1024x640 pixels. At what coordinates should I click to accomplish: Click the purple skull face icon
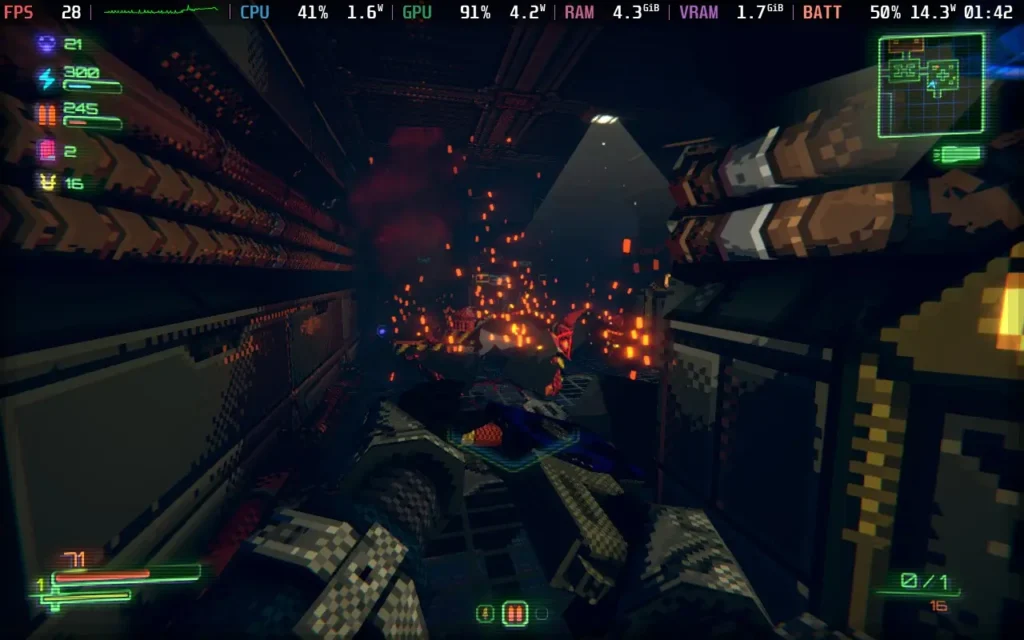pyautogui.click(x=46, y=44)
